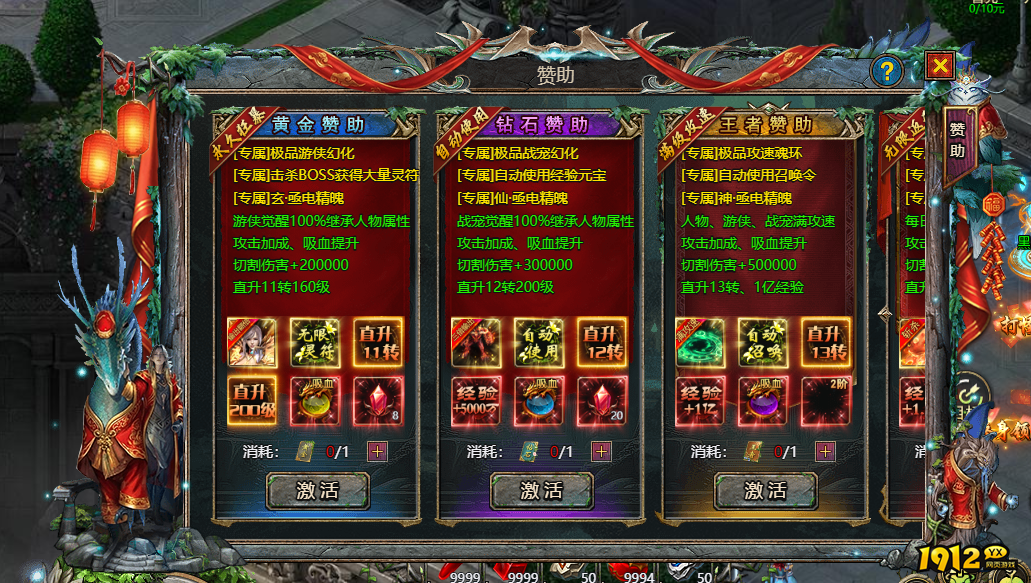Select the 直升11转 reward icon
Viewport: 1031px width, 583px height.
(x=377, y=343)
